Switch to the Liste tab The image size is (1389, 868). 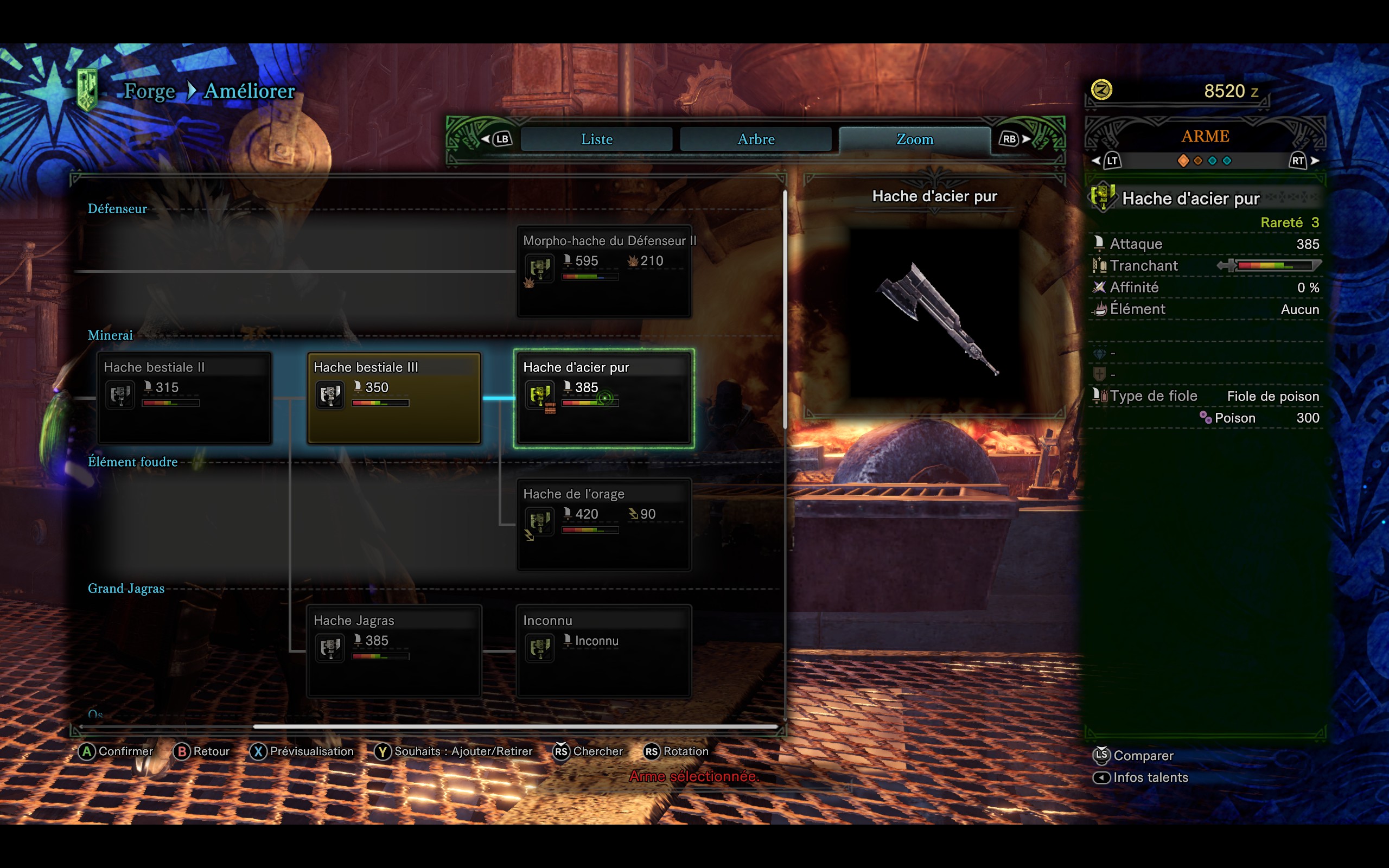coord(596,139)
